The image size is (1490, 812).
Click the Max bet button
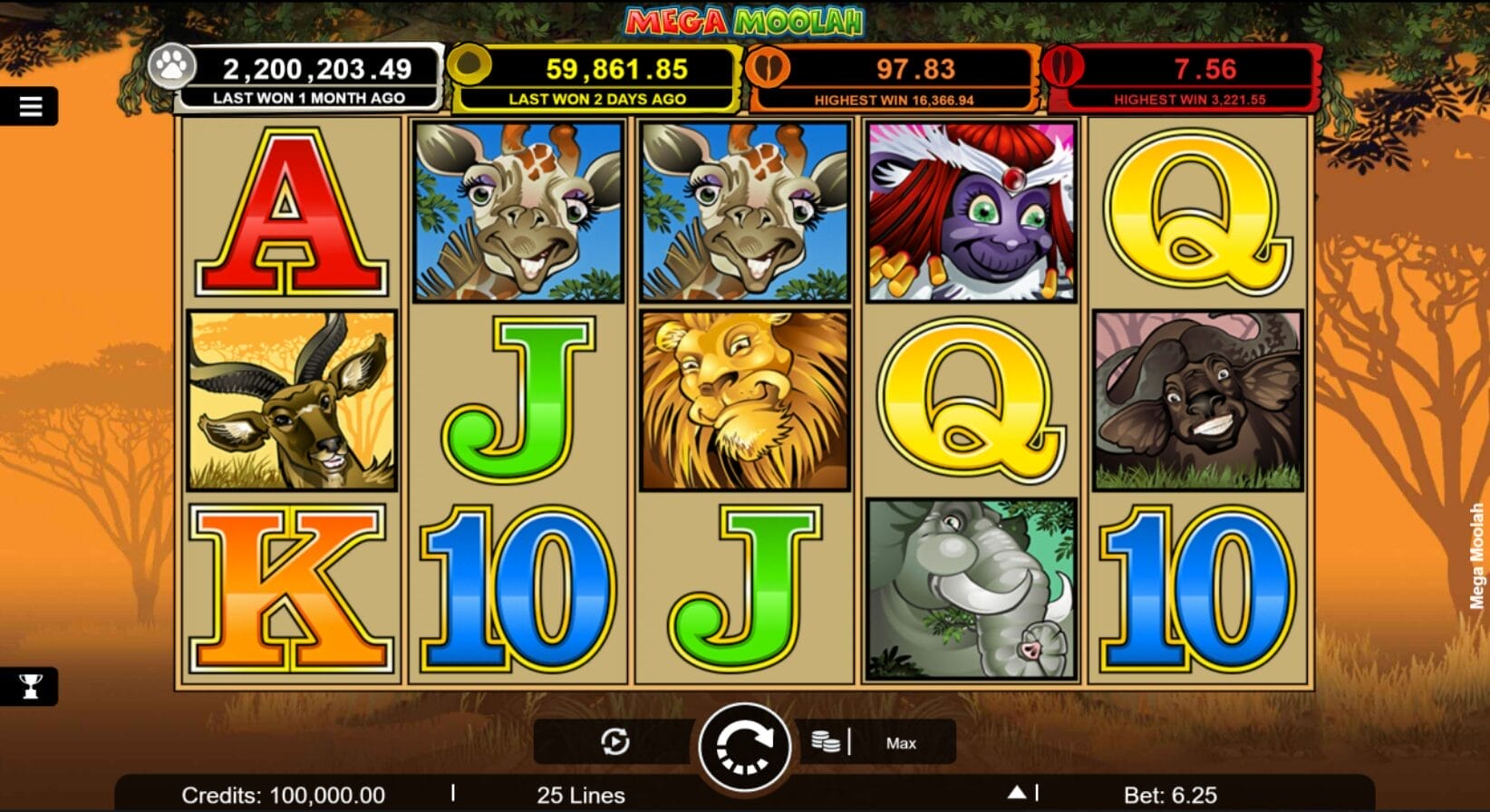(900, 742)
